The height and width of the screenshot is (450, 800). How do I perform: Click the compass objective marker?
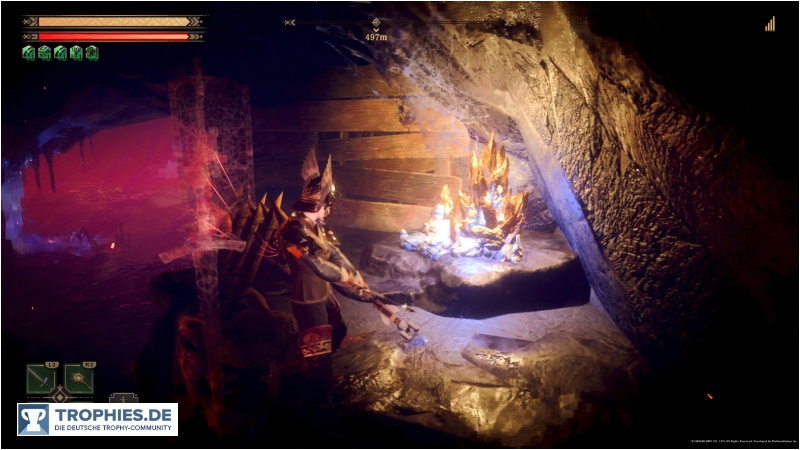tap(375, 23)
